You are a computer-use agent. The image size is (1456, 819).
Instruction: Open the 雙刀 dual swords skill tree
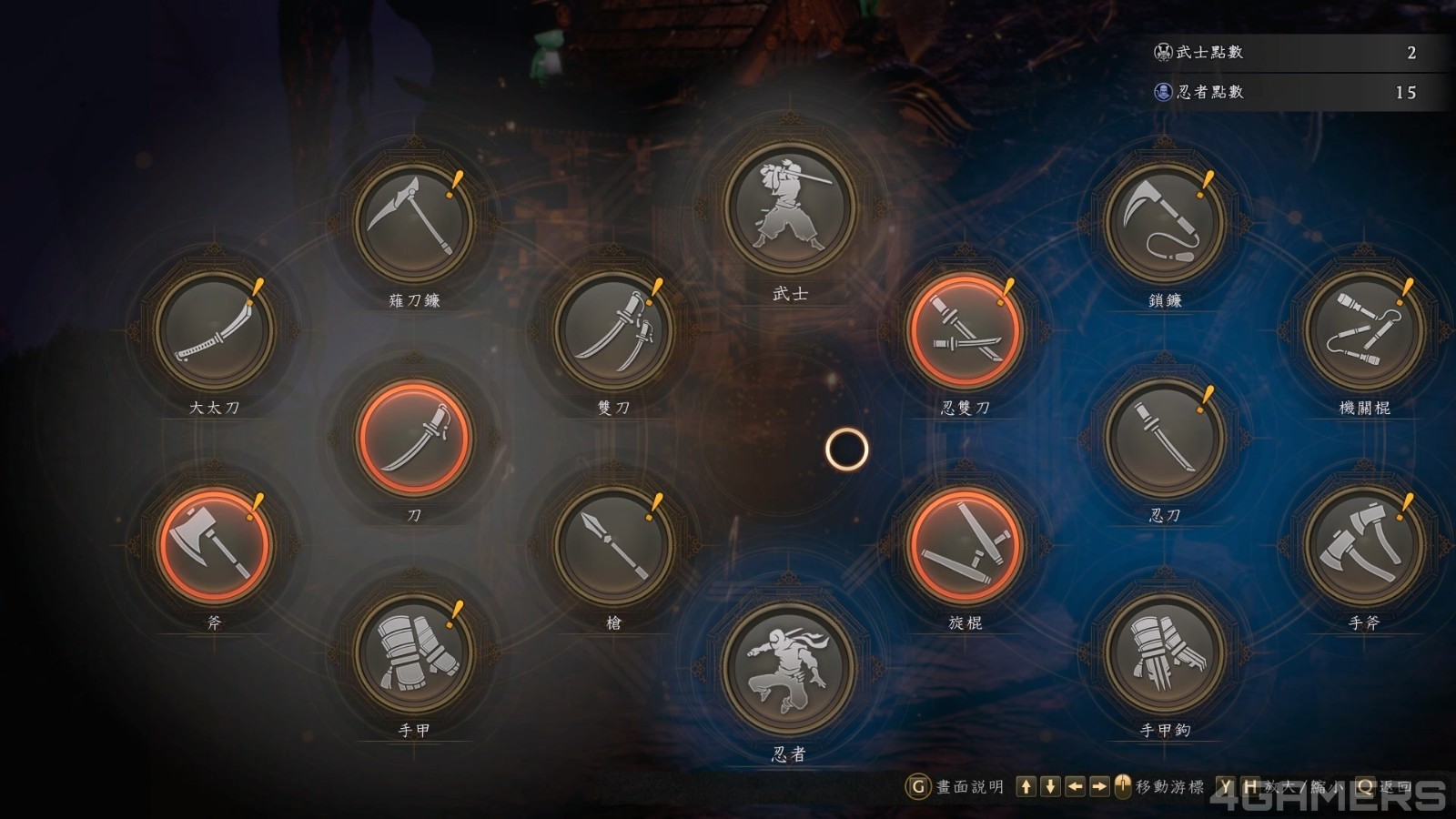(614, 329)
